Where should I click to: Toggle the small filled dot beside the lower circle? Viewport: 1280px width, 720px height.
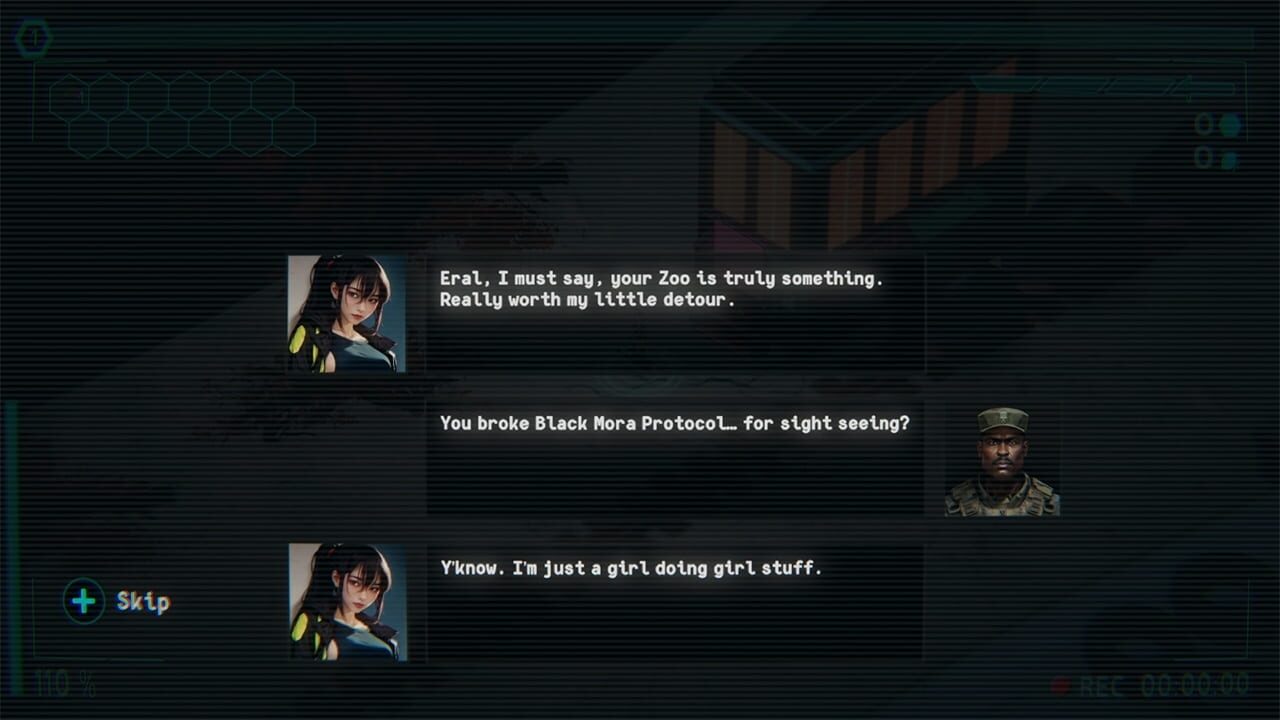(1228, 160)
